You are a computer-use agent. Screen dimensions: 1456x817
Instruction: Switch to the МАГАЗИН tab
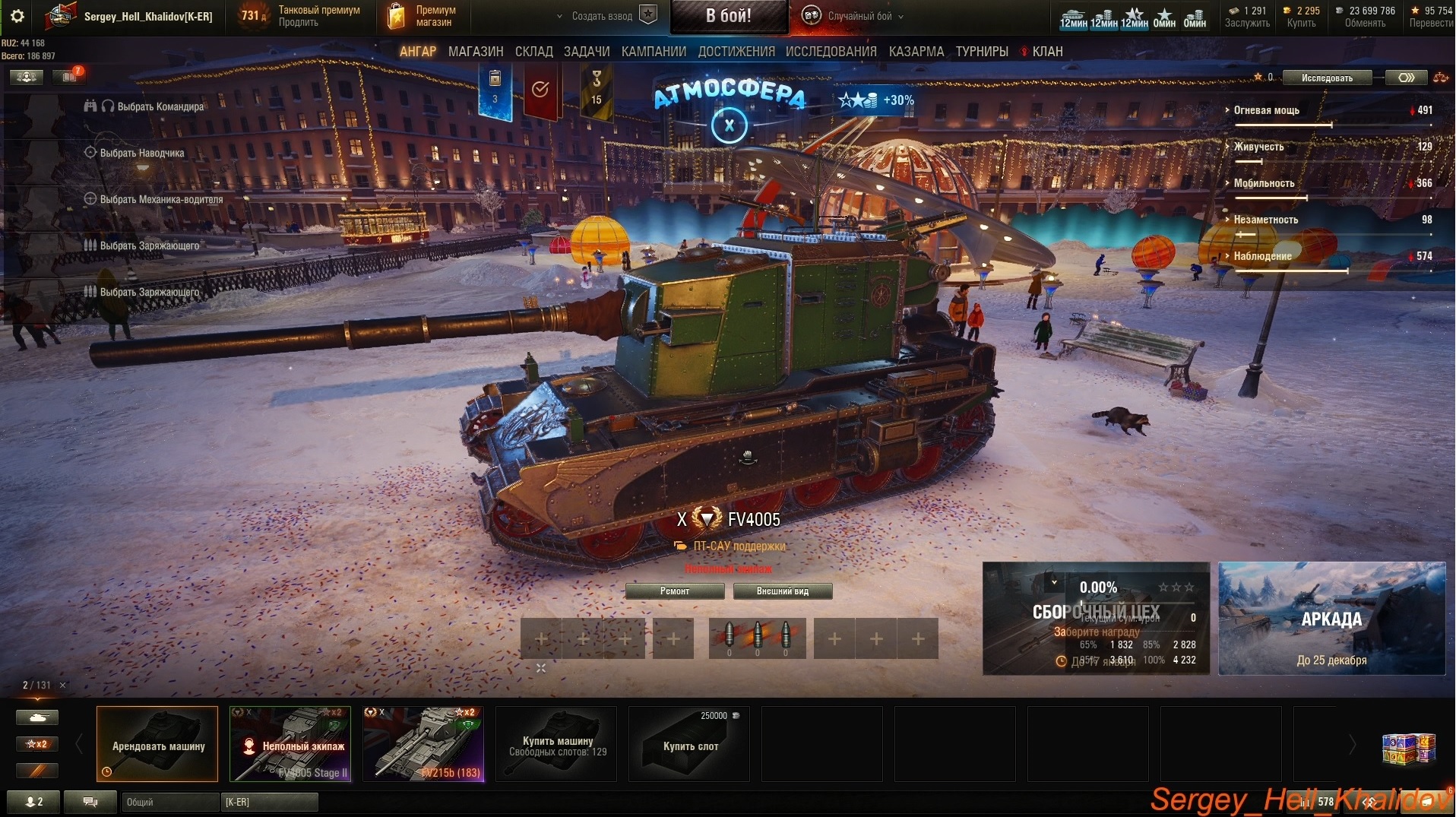[x=476, y=52]
